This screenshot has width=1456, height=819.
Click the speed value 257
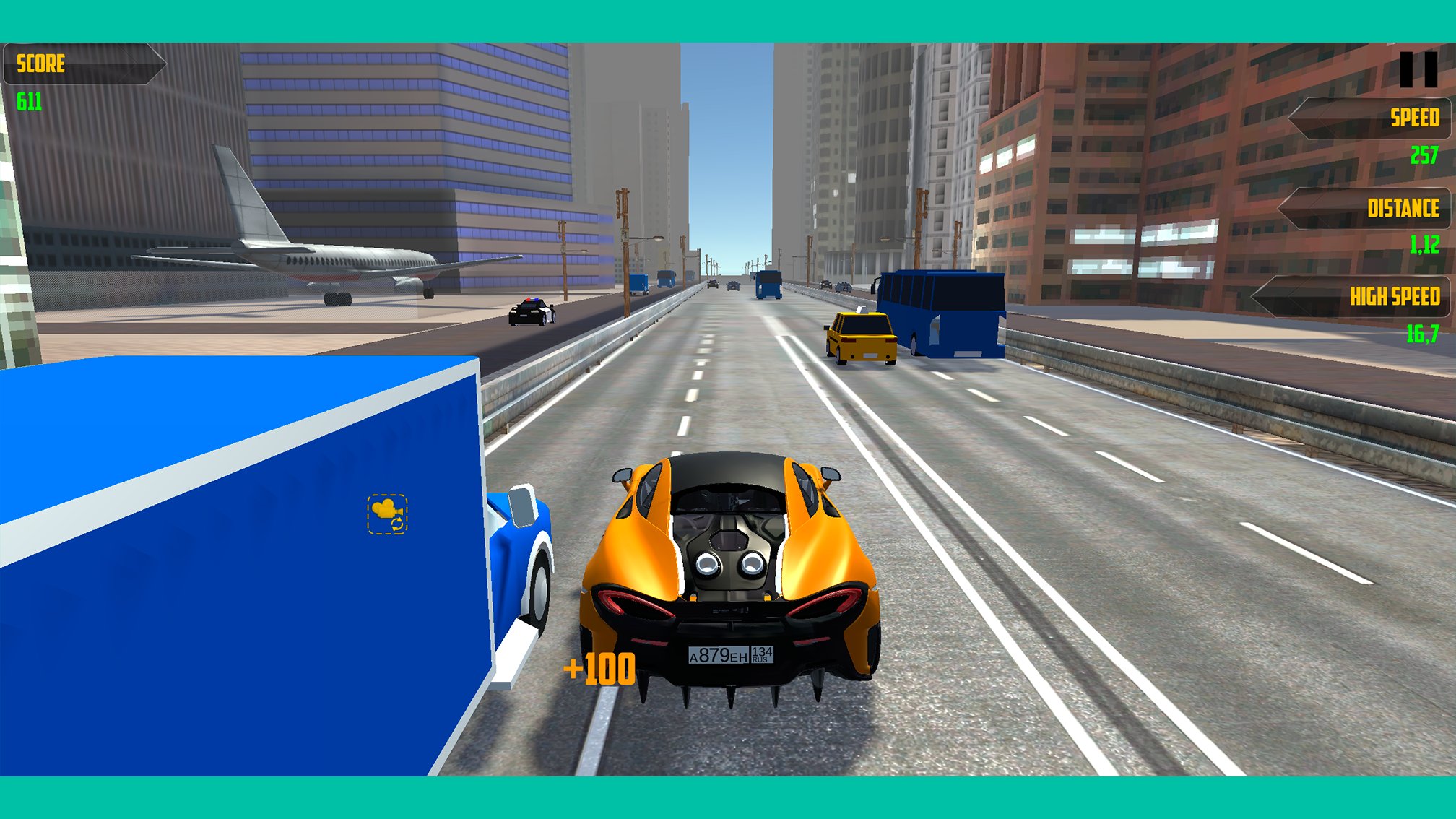pyautogui.click(x=1424, y=153)
